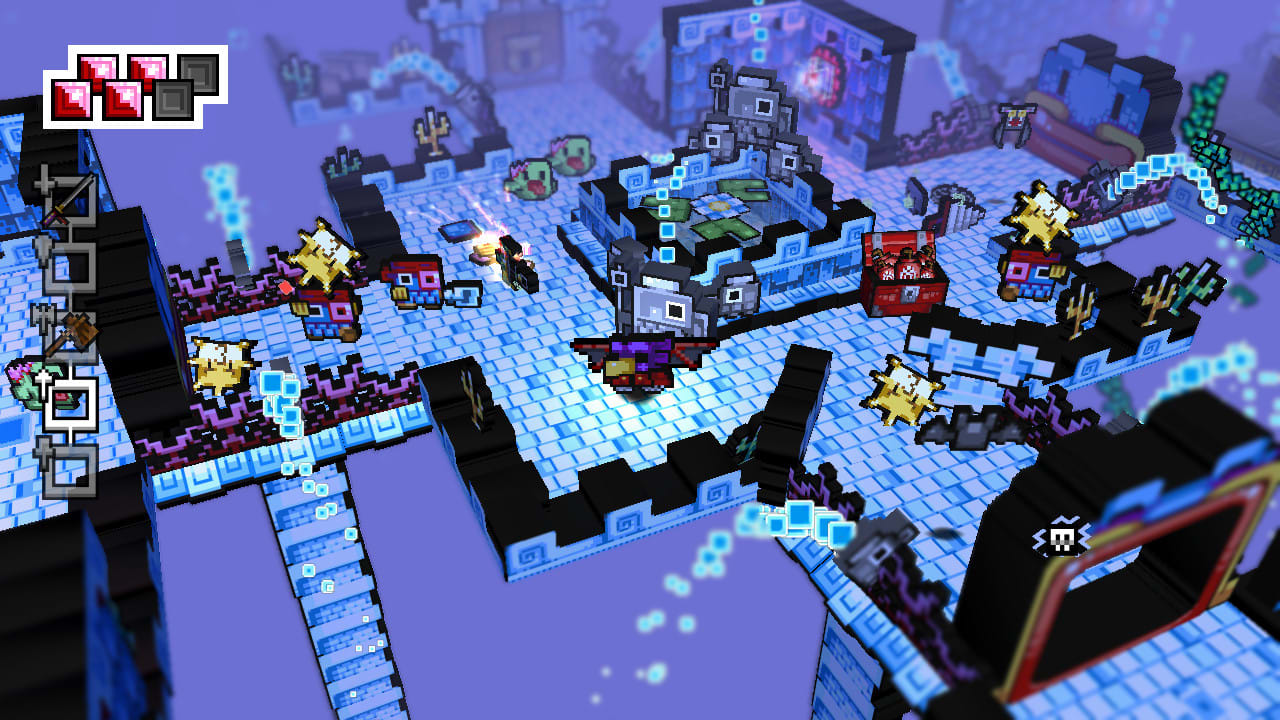The image size is (1280, 720).
Task: Click the second red health gem in bottom row
Action: tap(124, 99)
